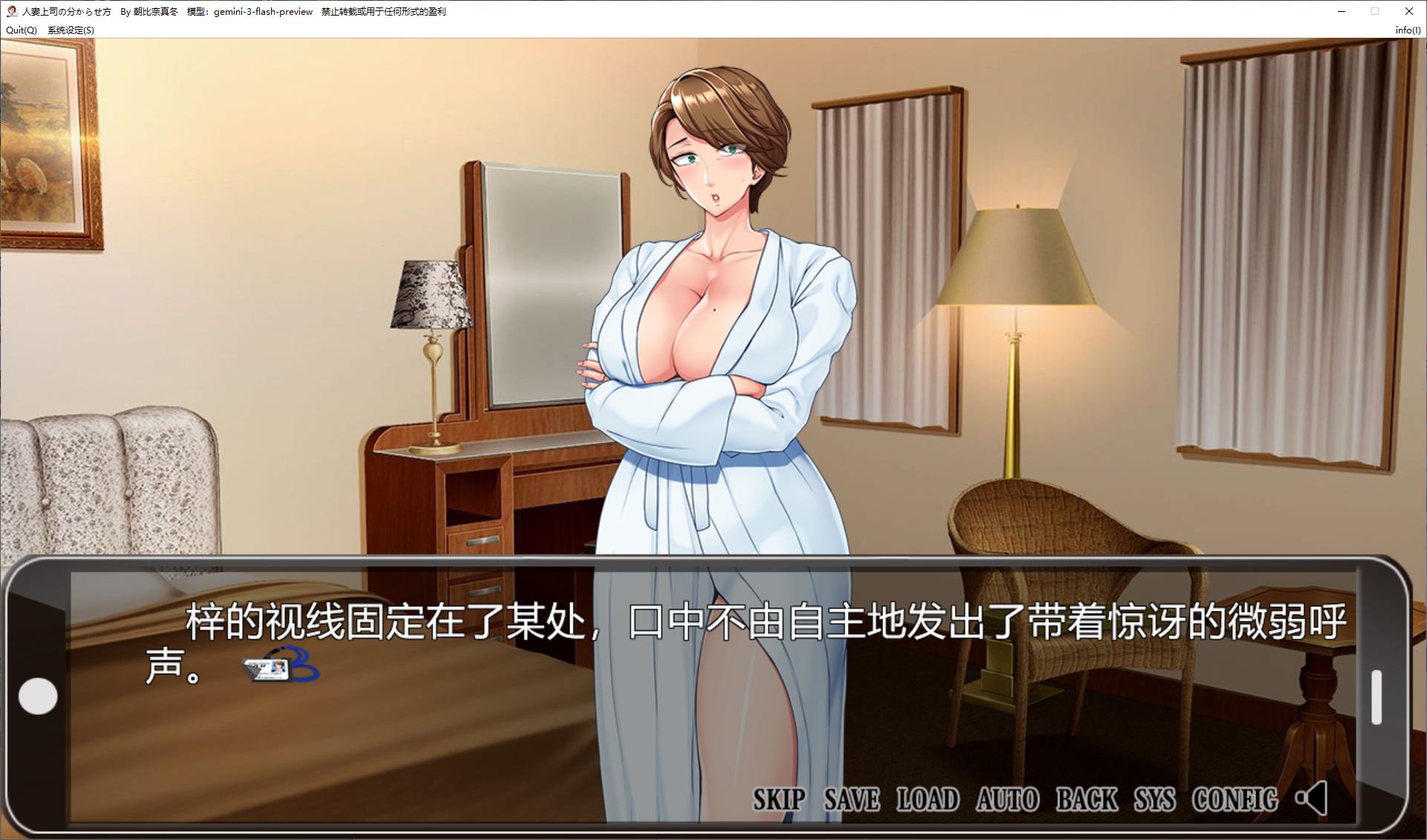This screenshot has height=840, width=1427.
Task: Open the SYS system menu
Action: (1154, 799)
